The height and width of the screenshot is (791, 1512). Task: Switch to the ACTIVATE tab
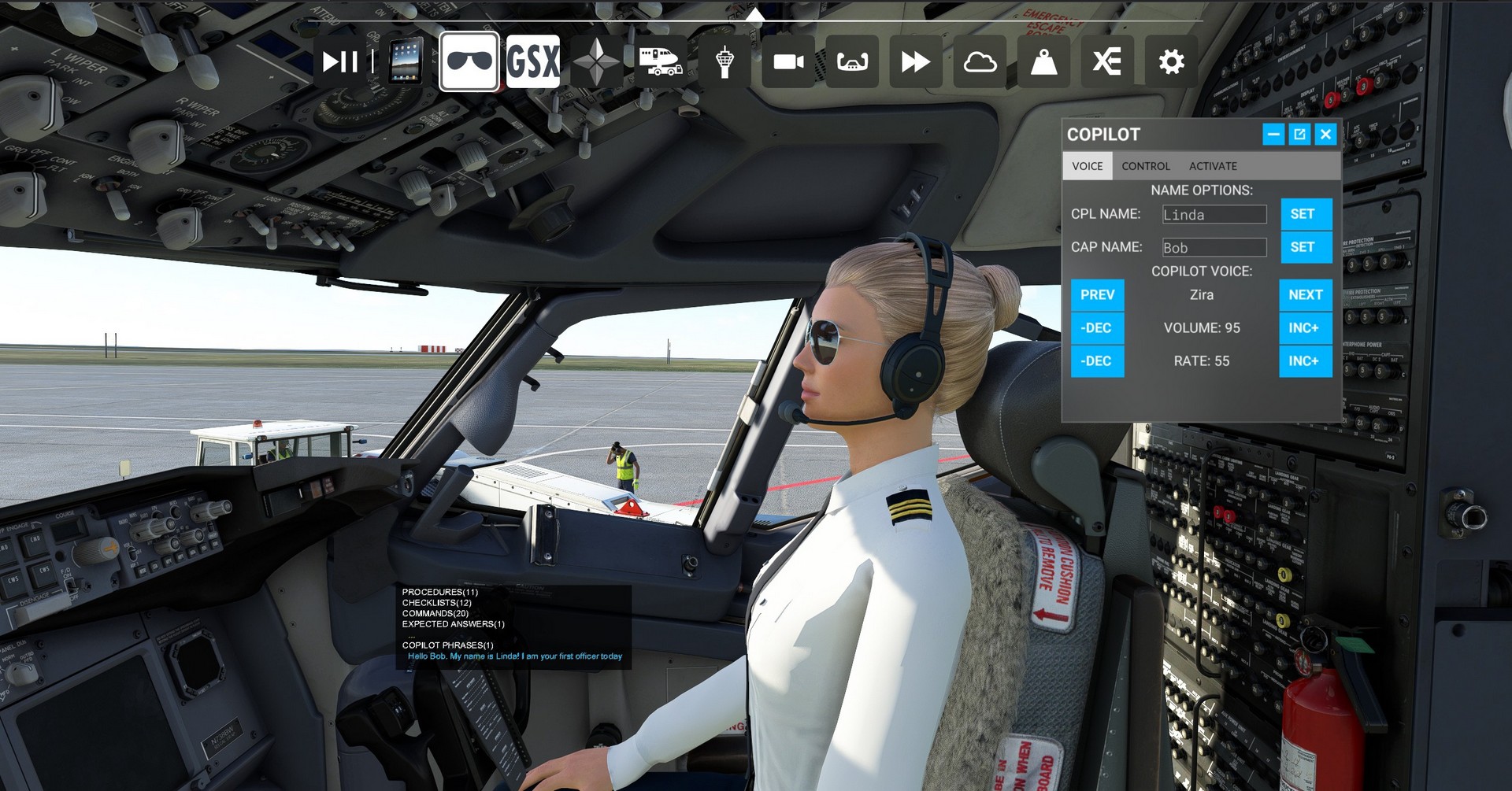tap(1213, 166)
